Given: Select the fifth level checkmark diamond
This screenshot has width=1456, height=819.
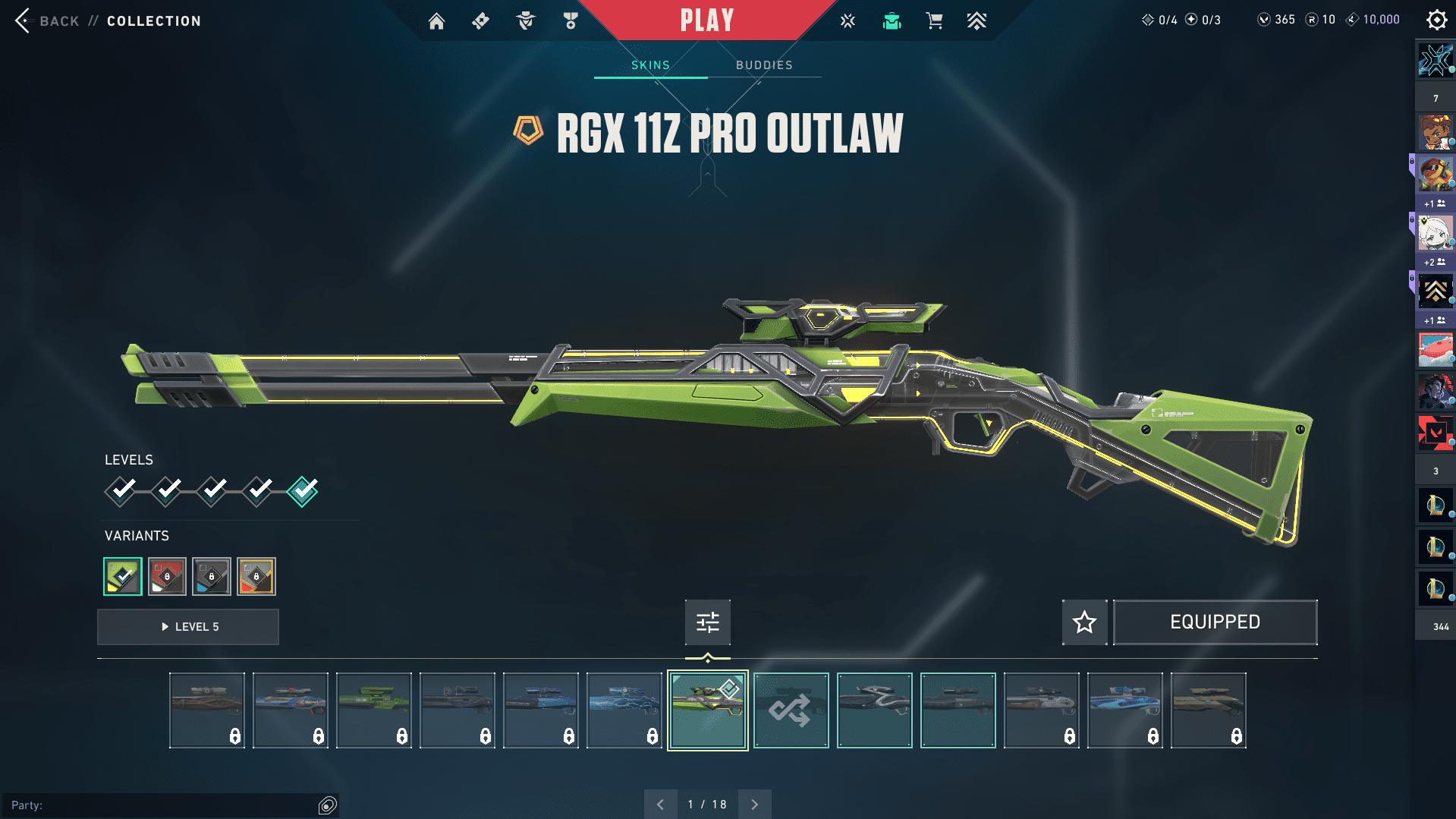Looking at the screenshot, I should click(303, 491).
